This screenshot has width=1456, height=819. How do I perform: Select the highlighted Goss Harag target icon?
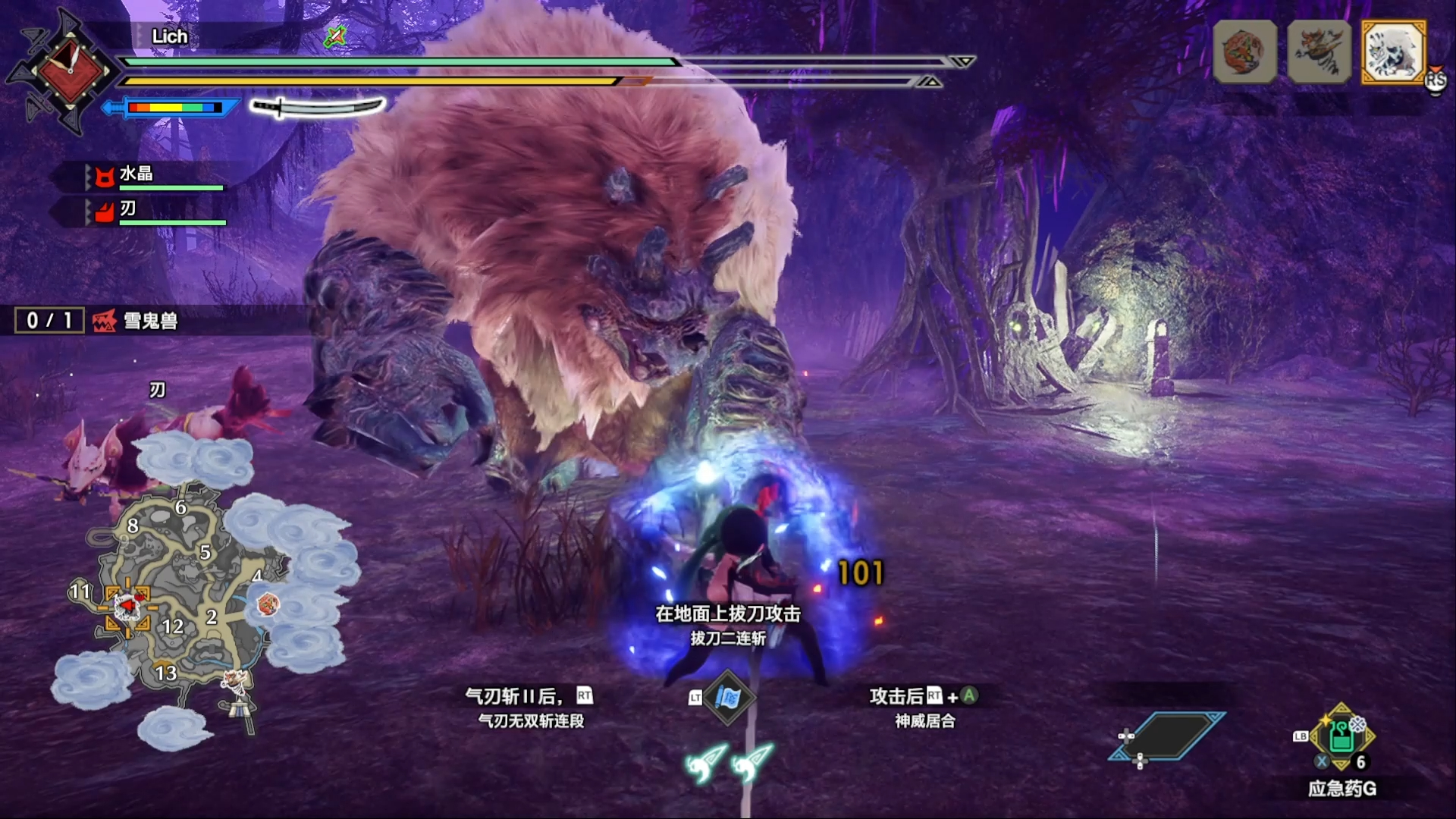tap(1393, 52)
